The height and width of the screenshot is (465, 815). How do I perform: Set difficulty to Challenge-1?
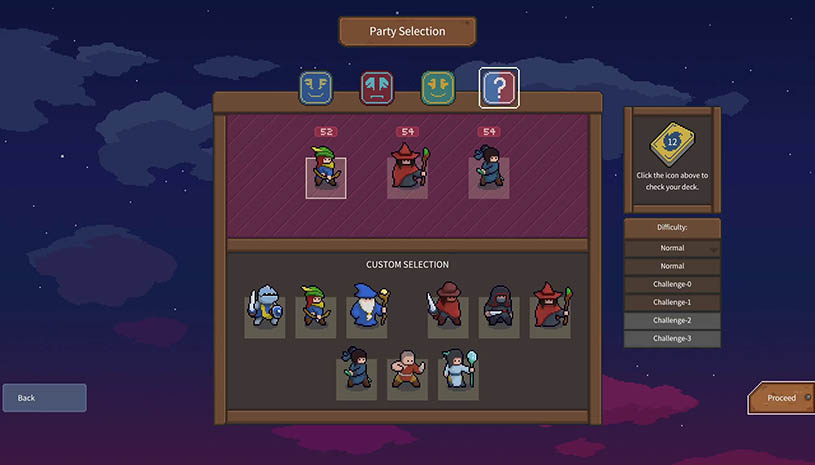(672, 302)
